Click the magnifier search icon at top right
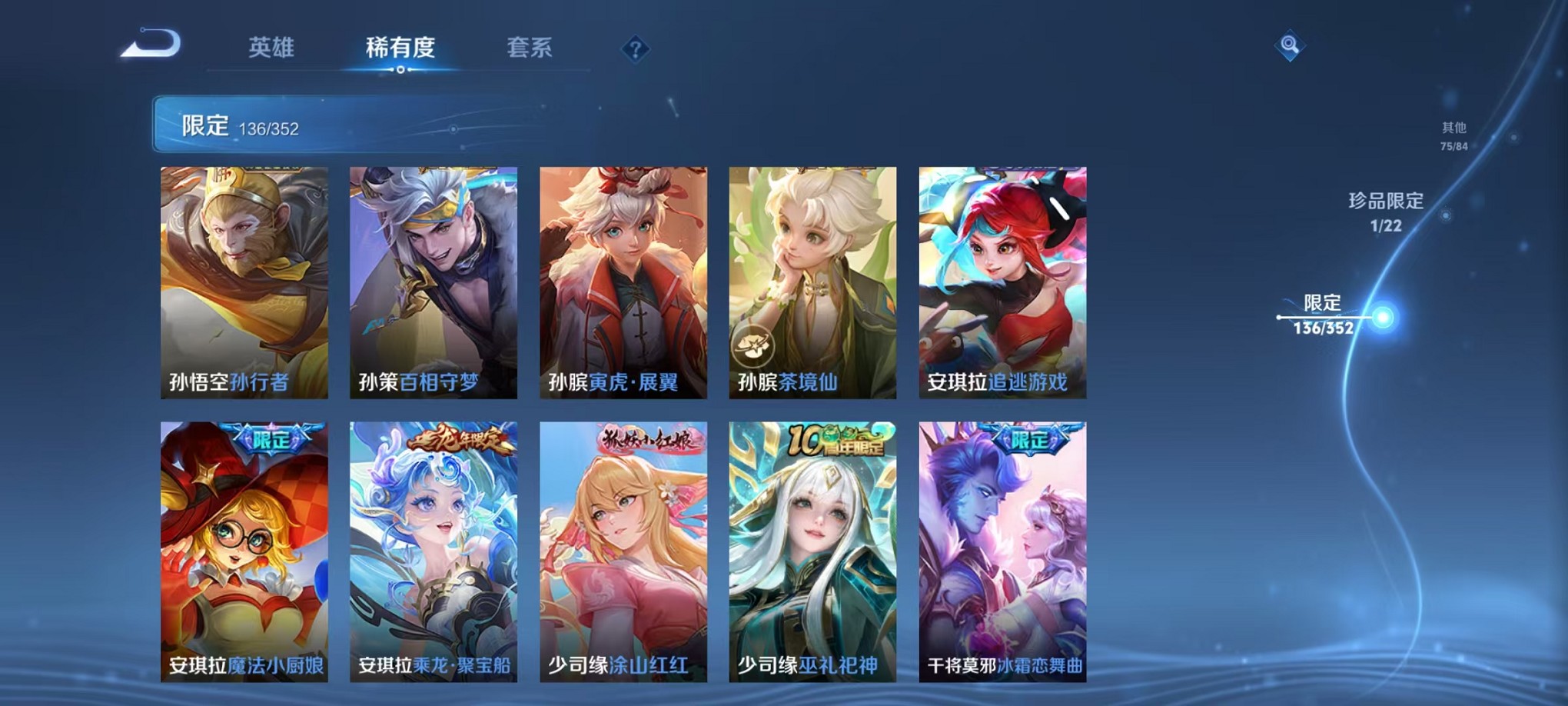 pyautogui.click(x=1291, y=45)
